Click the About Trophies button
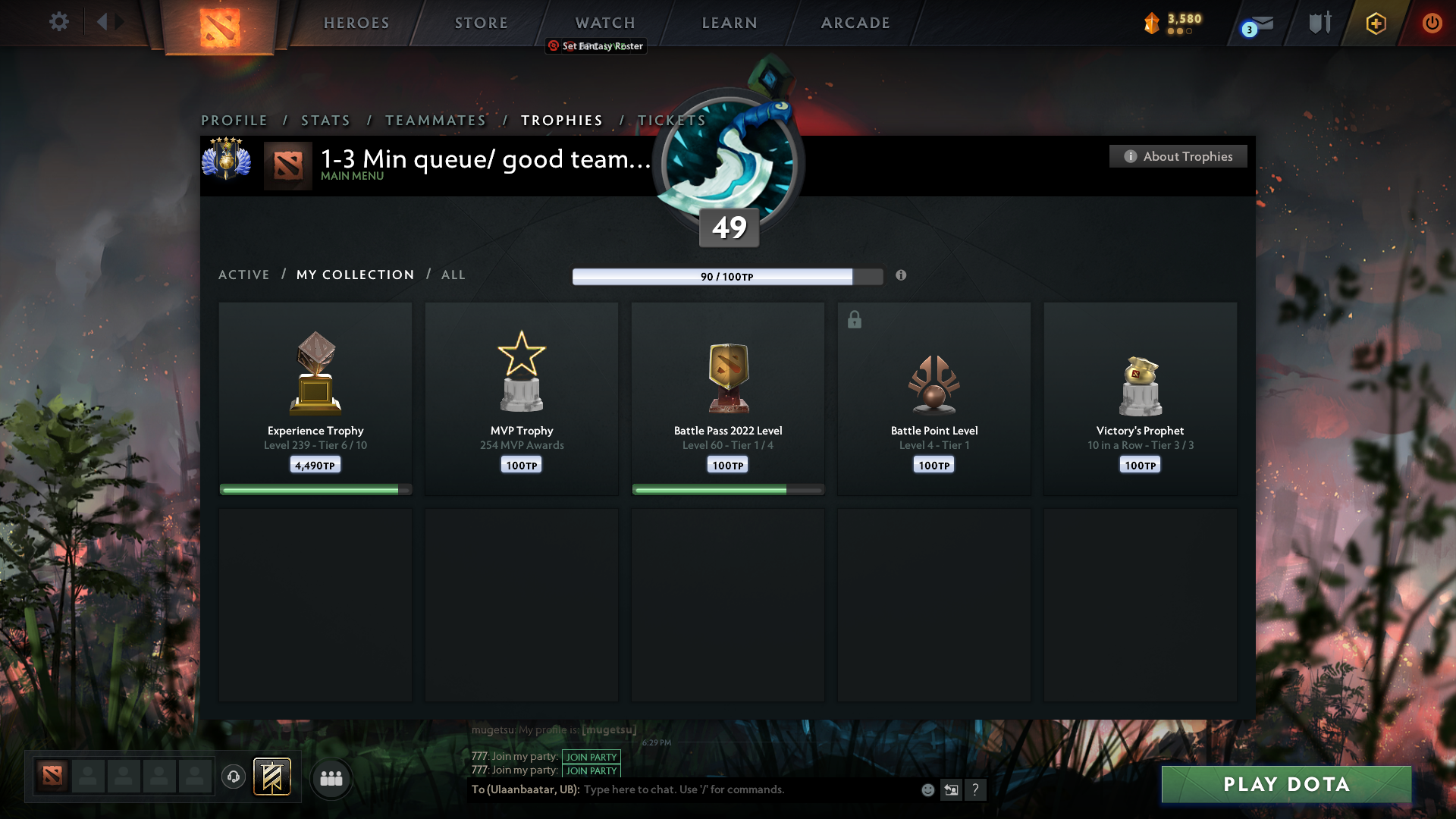The image size is (1456, 819). pos(1178,156)
